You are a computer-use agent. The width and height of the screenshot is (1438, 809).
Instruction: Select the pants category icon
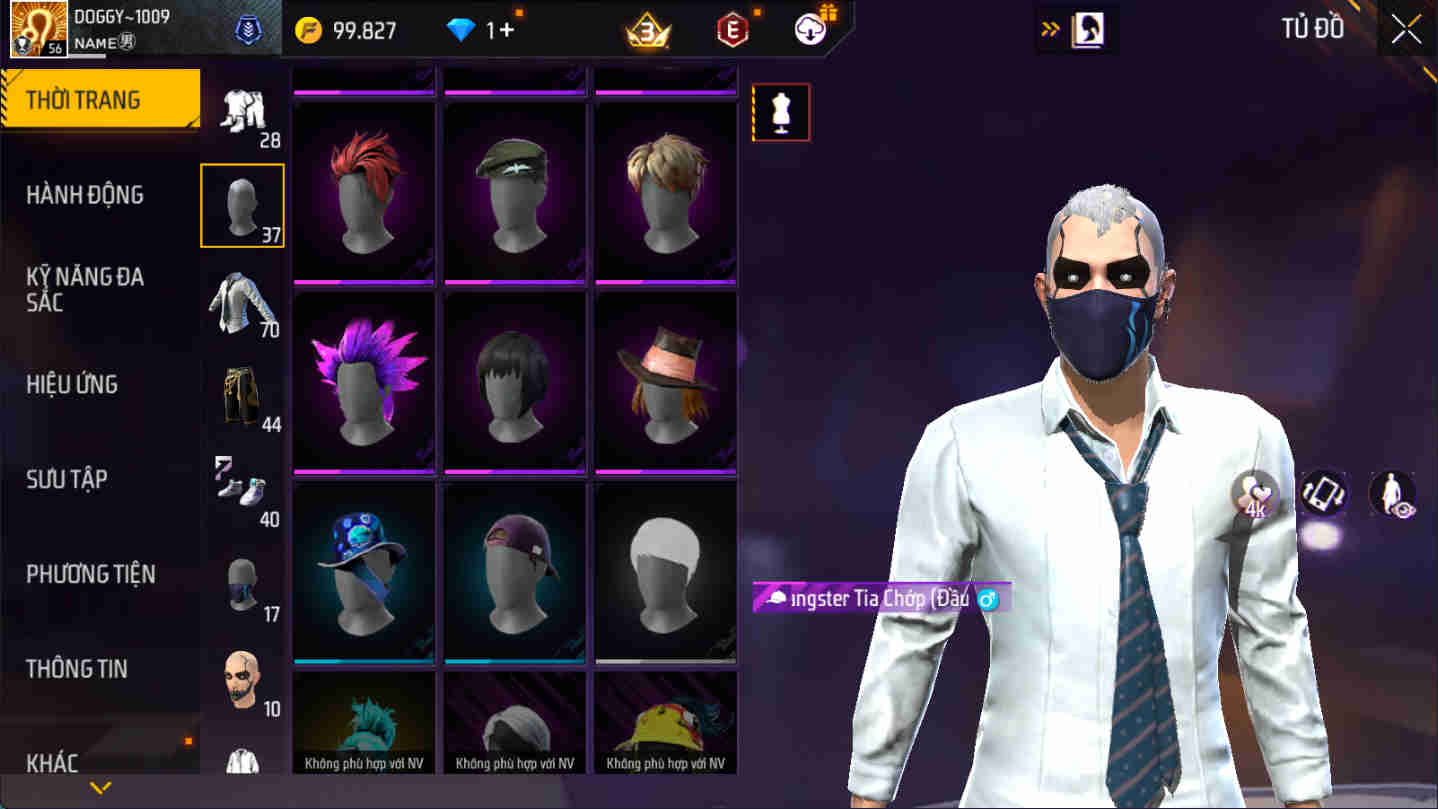(243, 397)
